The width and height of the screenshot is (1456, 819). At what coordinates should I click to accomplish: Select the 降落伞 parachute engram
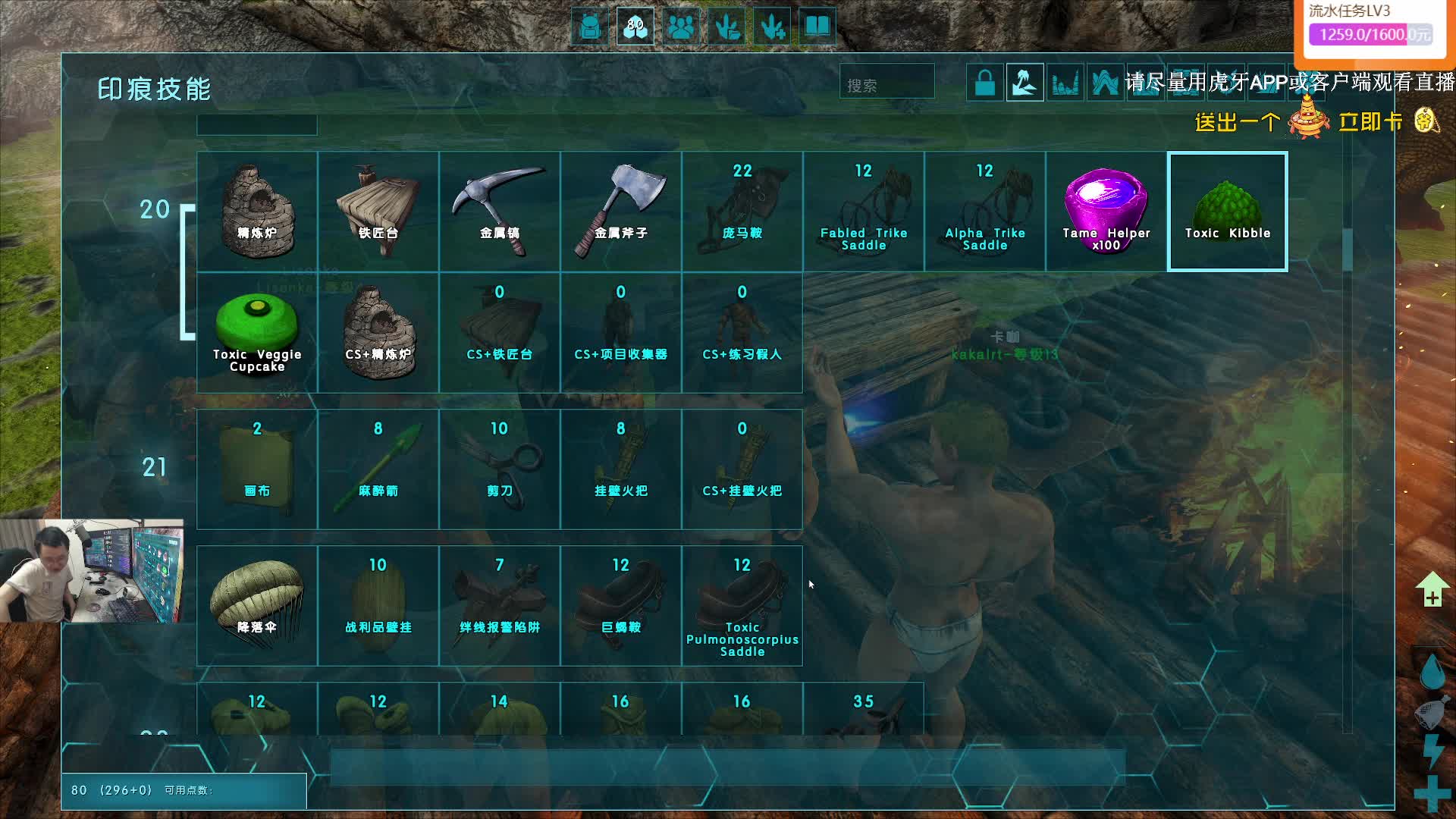click(257, 605)
